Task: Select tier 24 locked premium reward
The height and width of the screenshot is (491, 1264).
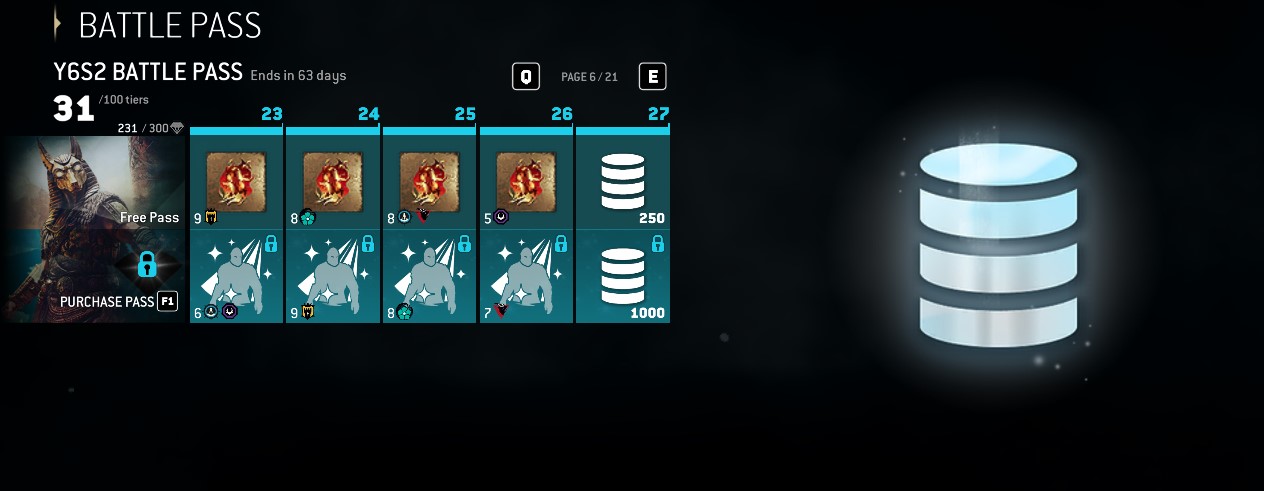Action: [333, 277]
